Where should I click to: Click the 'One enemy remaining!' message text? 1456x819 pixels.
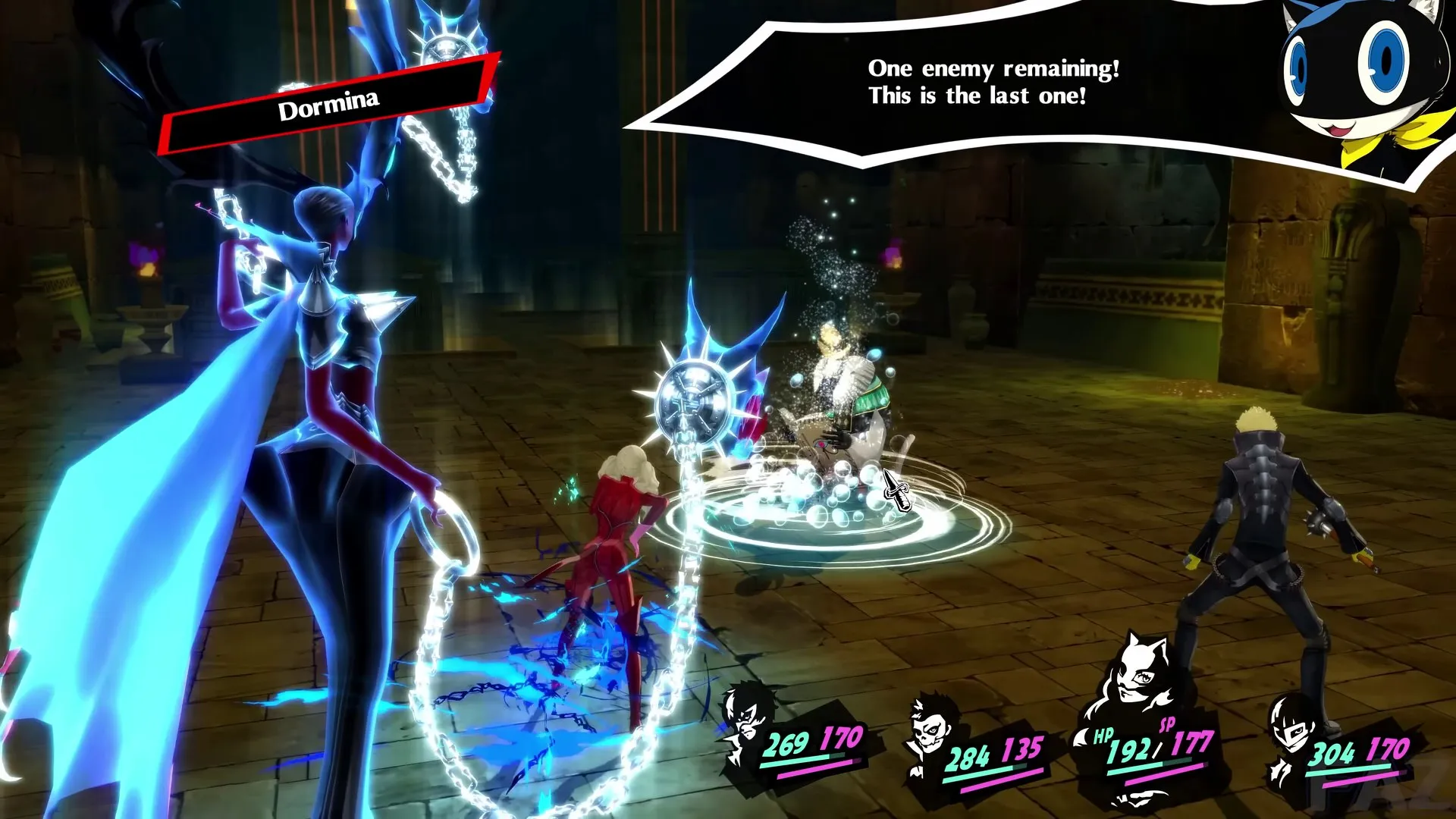click(x=995, y=68)
